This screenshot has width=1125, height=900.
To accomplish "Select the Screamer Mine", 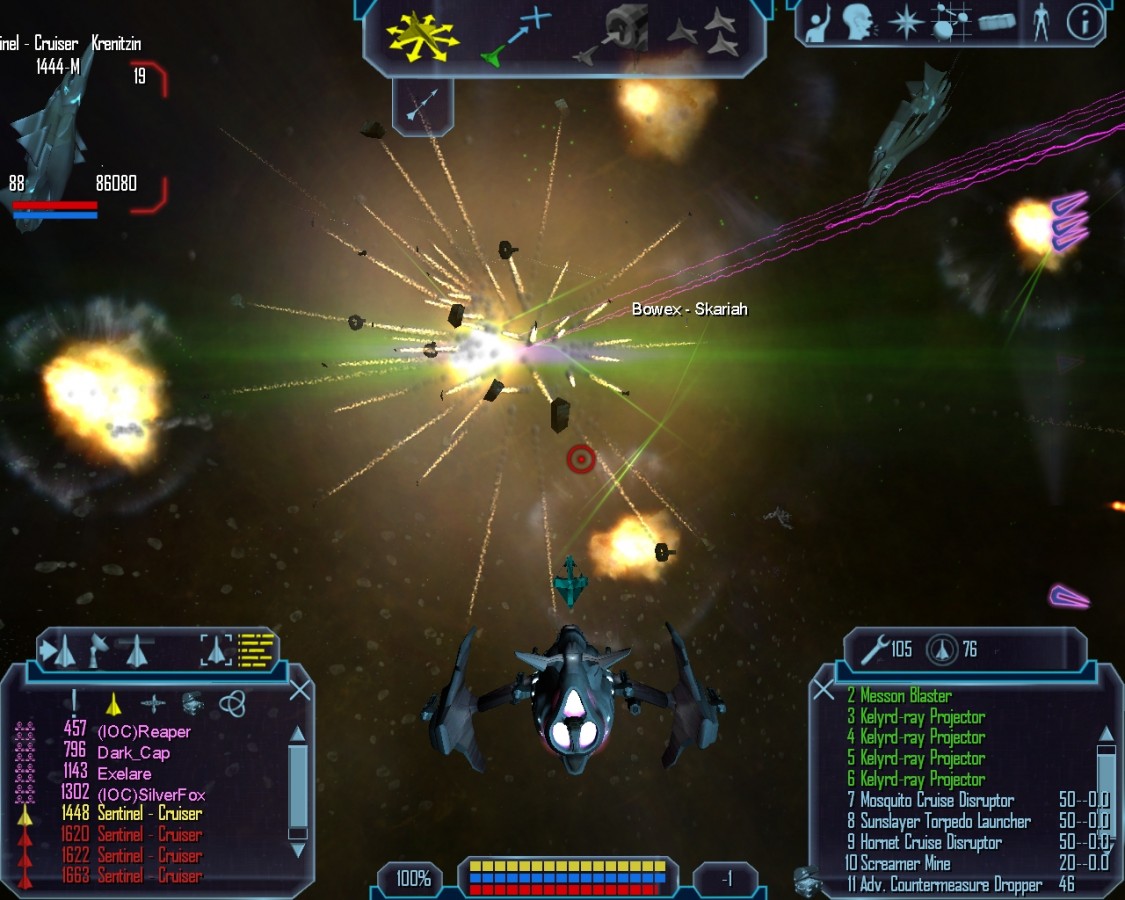I will pos(904,864).
